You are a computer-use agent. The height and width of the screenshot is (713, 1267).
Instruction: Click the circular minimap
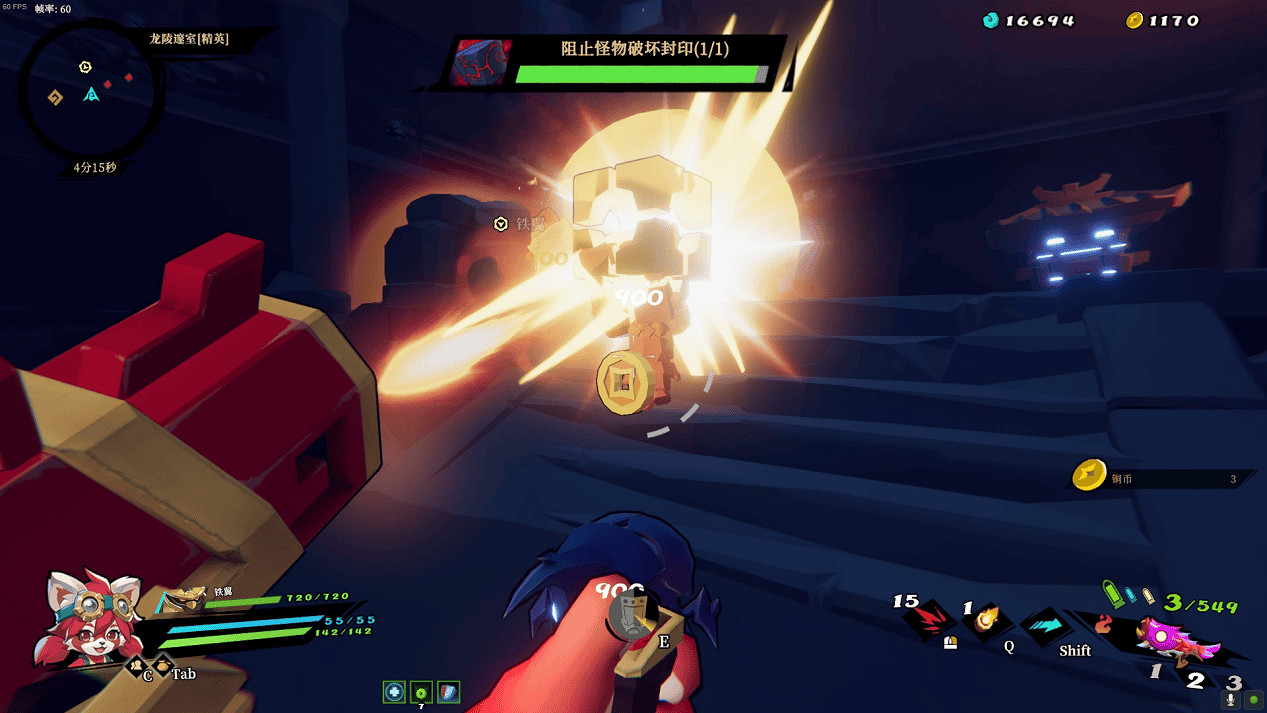click(90, 92)
